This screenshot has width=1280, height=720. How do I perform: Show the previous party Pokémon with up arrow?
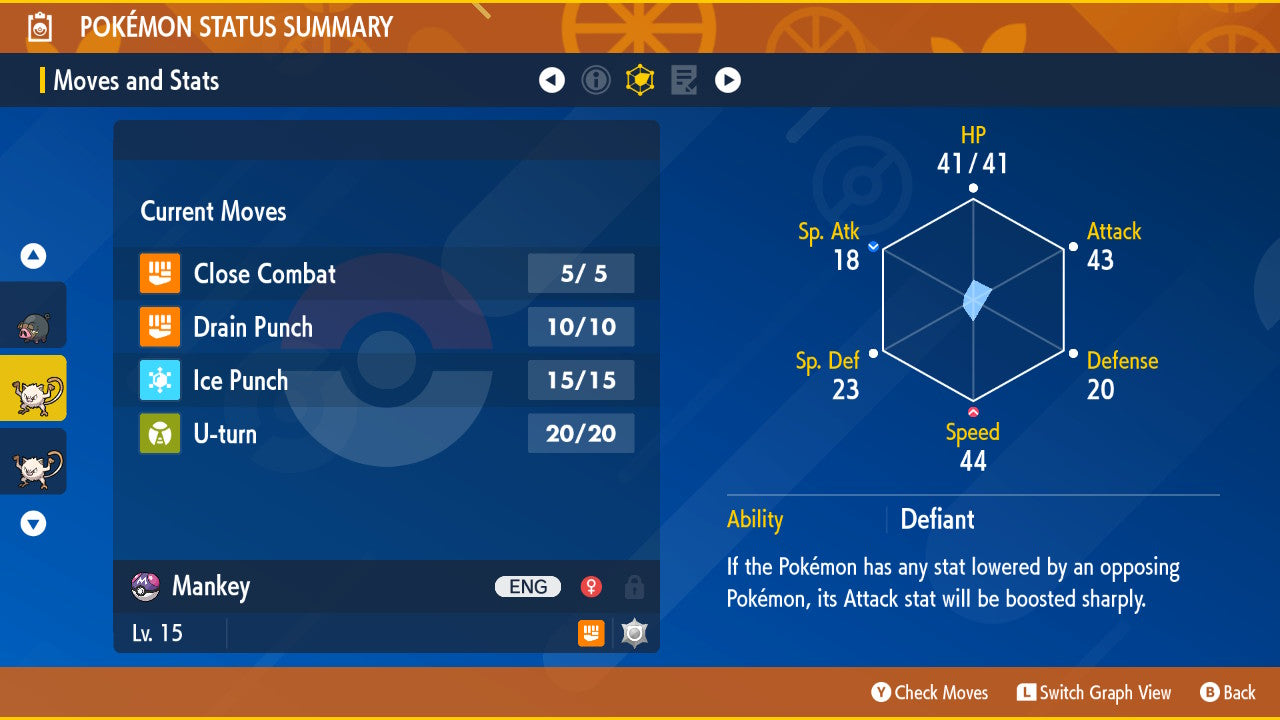click(34, 256)
